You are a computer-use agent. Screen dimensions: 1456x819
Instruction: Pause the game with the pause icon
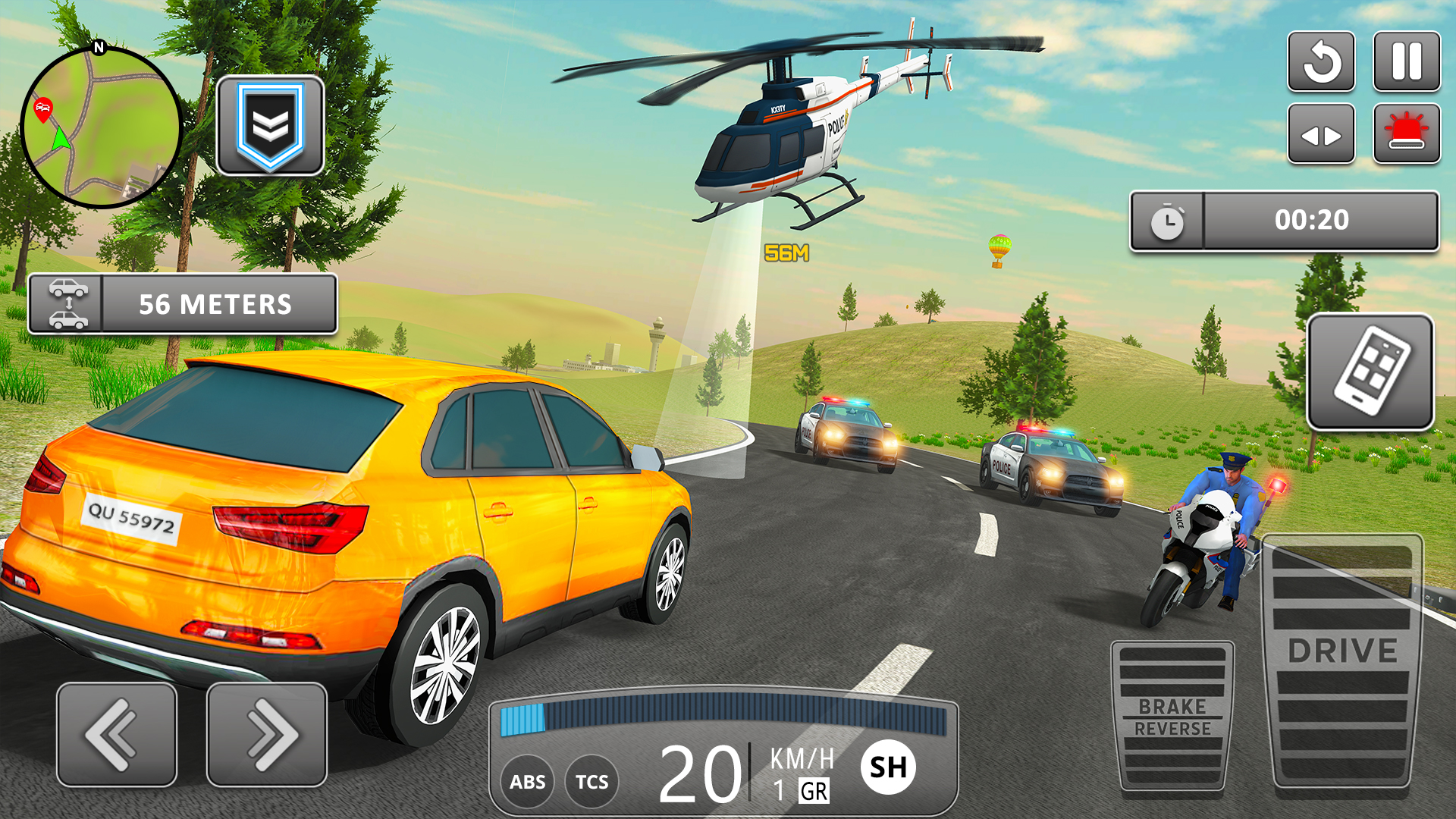click(x=1407, y=62)
